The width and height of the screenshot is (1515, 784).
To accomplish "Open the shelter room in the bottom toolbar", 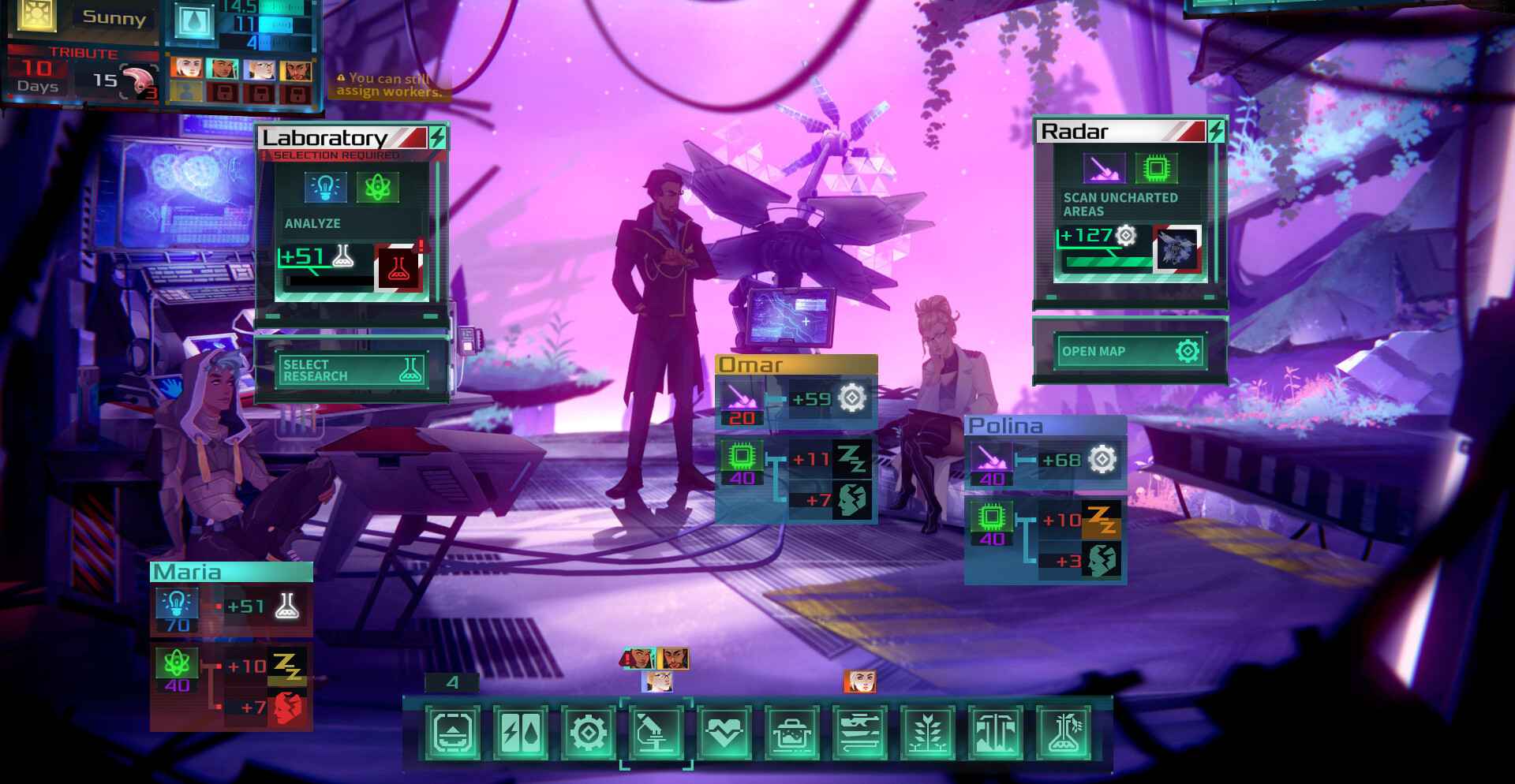I will click(x=453, y=733).
